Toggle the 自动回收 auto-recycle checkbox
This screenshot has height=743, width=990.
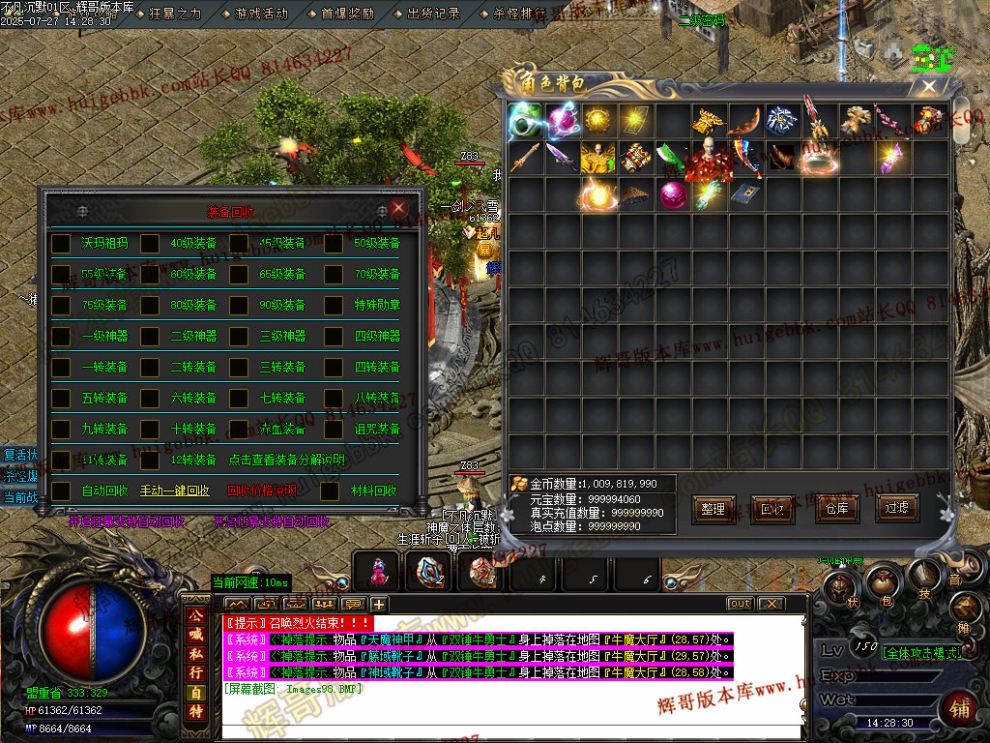(62, 491)
